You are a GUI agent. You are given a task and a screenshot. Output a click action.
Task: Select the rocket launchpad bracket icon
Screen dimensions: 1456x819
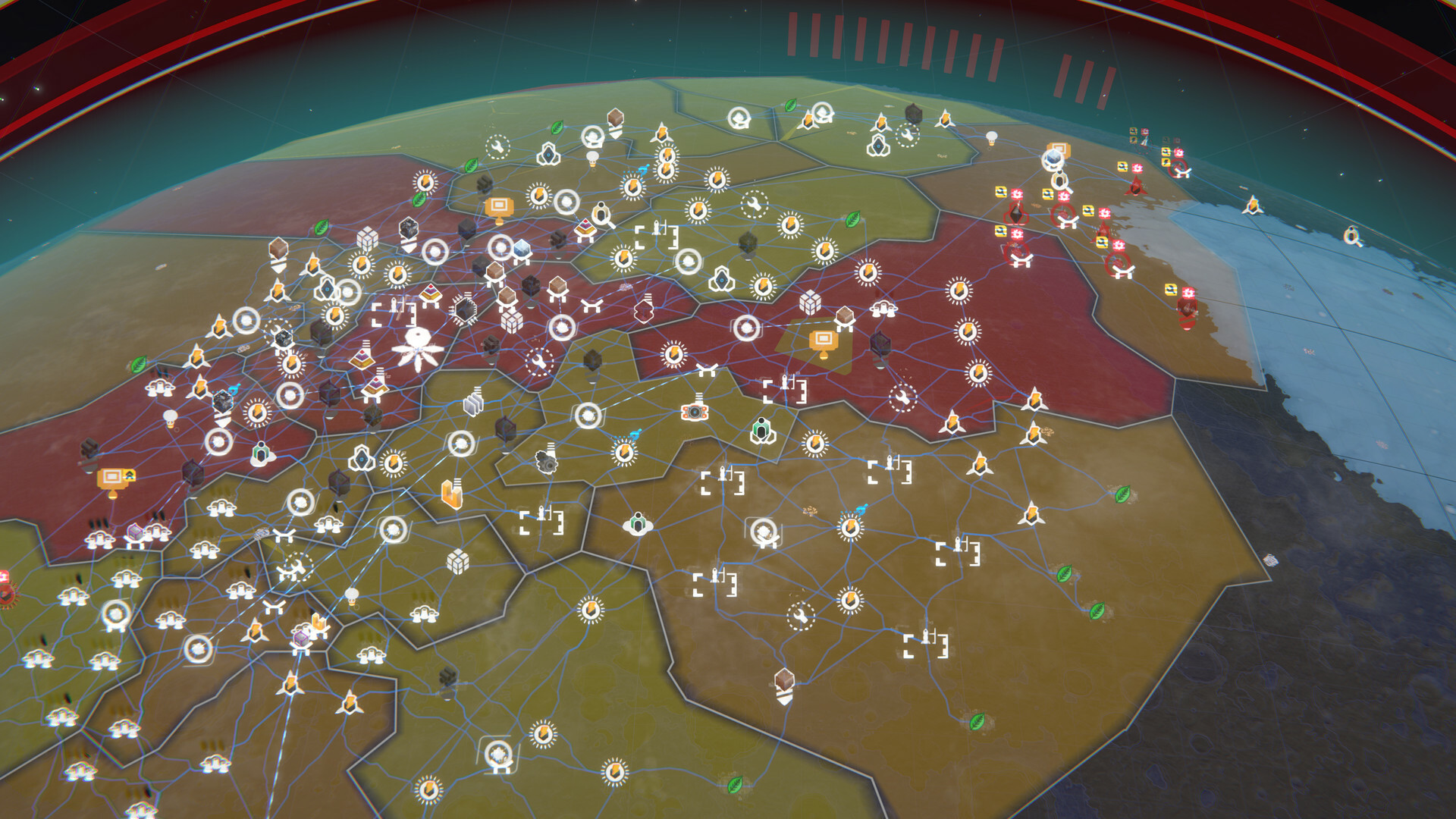point(655,231)
